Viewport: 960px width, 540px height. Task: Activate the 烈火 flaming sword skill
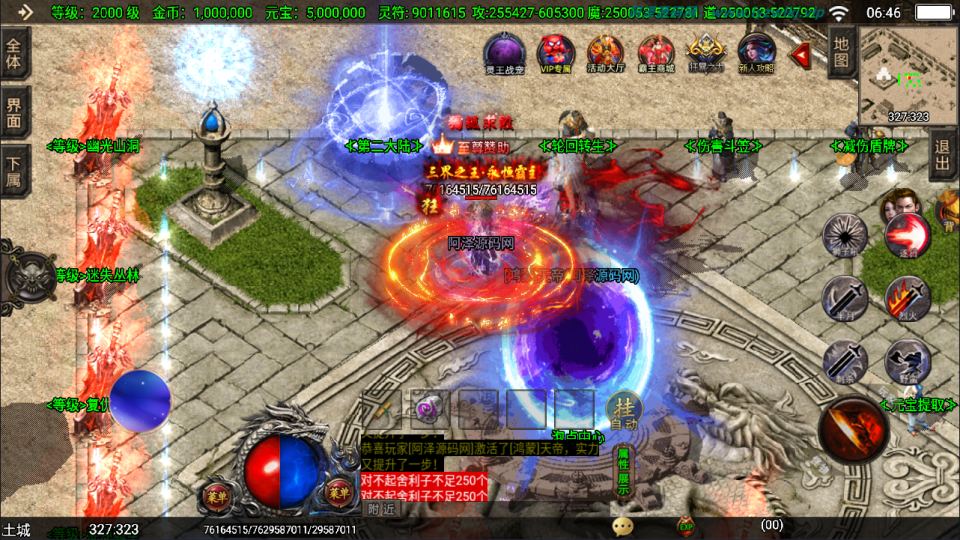tap(907, 297)
